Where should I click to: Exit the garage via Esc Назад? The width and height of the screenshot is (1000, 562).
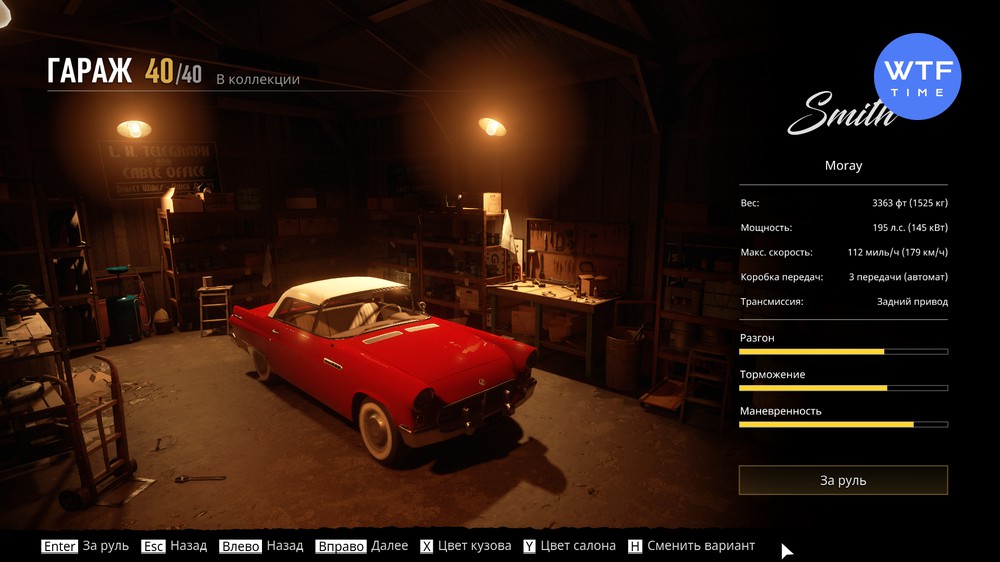click(174, 546)
